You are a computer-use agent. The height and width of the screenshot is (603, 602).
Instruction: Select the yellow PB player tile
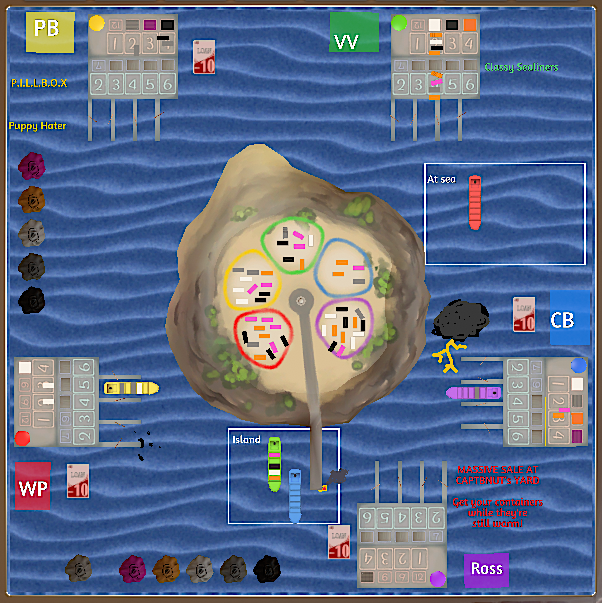pyautogui.click(x=49, y=32)
